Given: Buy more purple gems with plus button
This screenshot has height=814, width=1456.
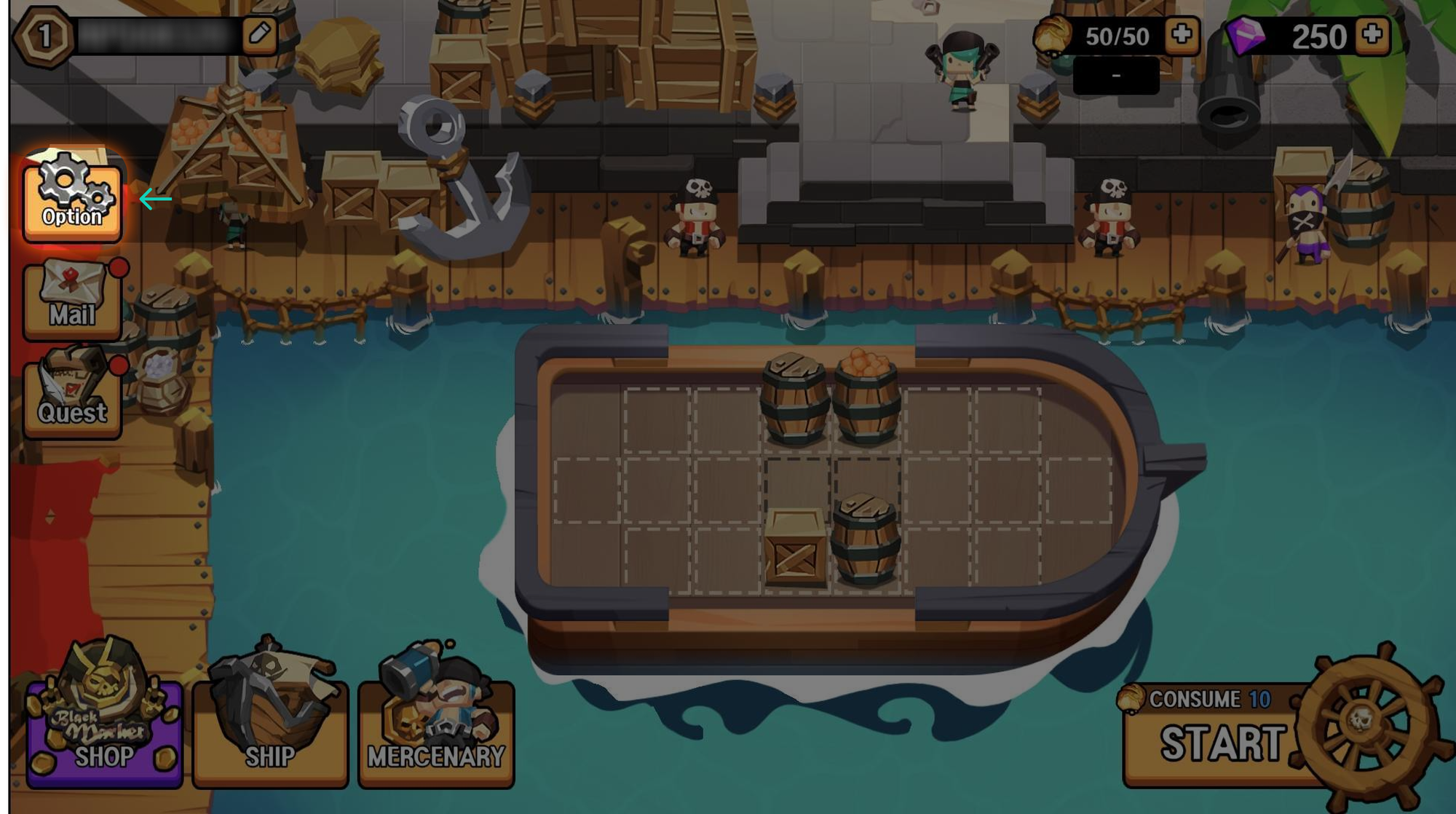Looking at the screenshot, I should [1372, 34].
